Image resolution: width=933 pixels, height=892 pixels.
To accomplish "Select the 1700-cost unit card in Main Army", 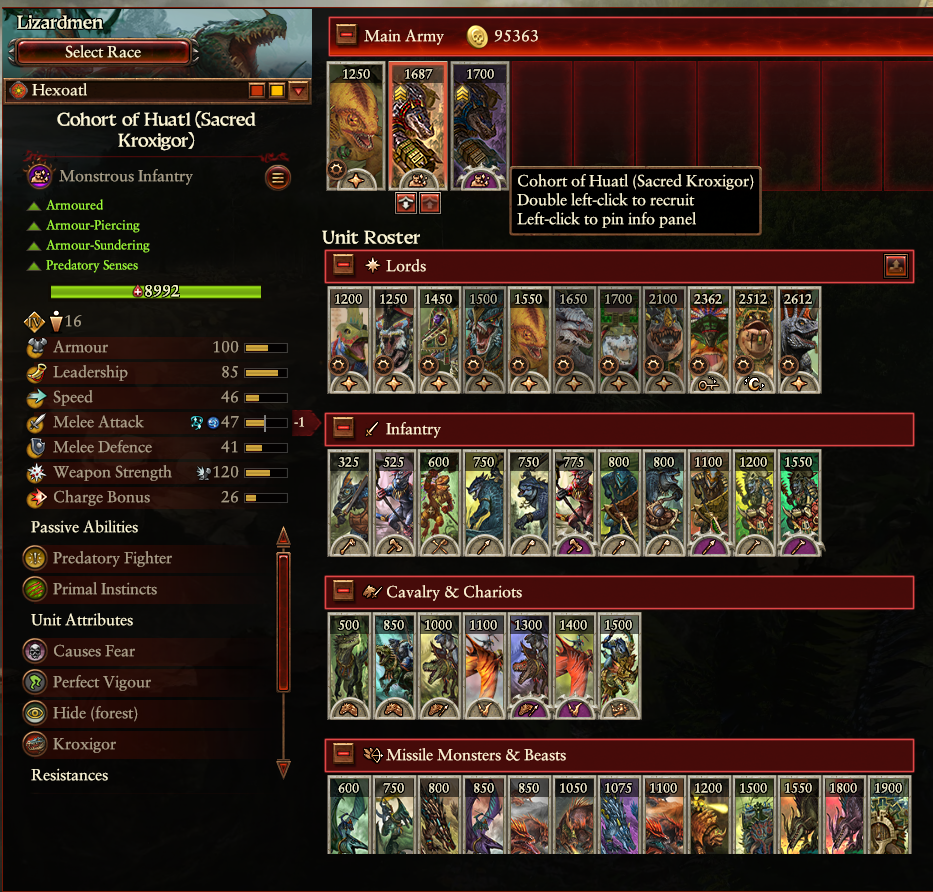I will 480,125.
